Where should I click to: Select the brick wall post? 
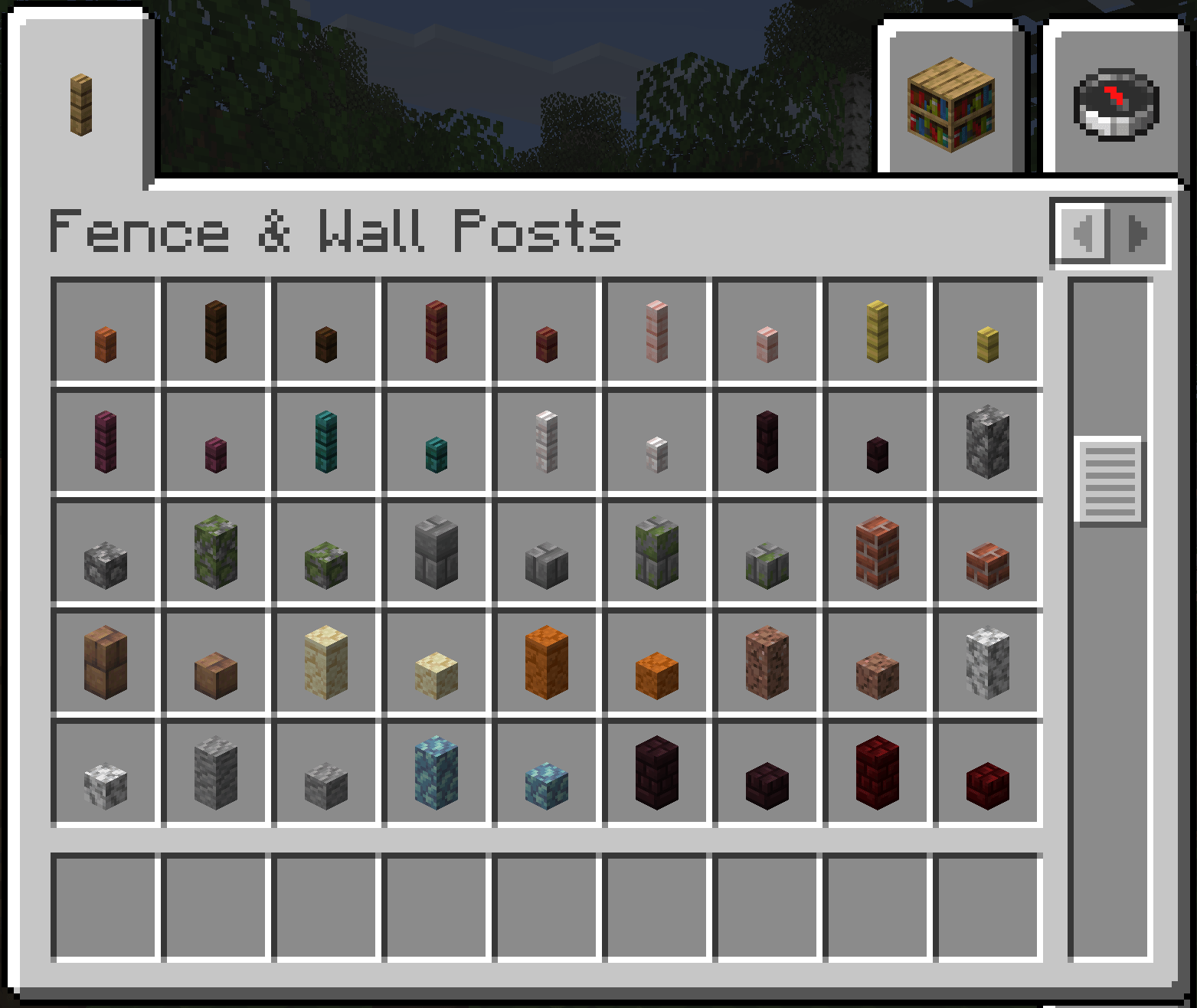(x=876, y=551)
